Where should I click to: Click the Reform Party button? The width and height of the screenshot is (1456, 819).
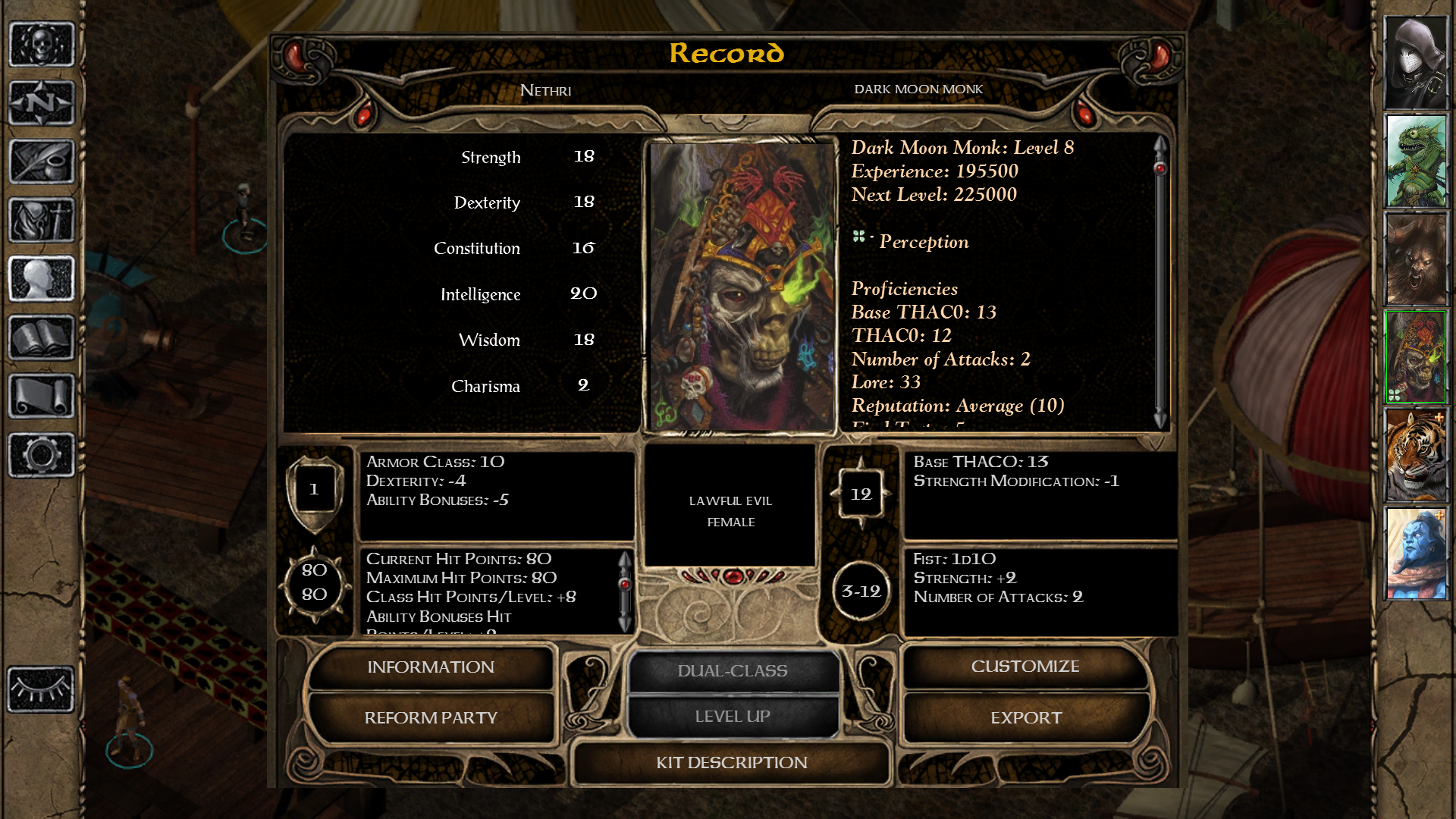(430, 717)
